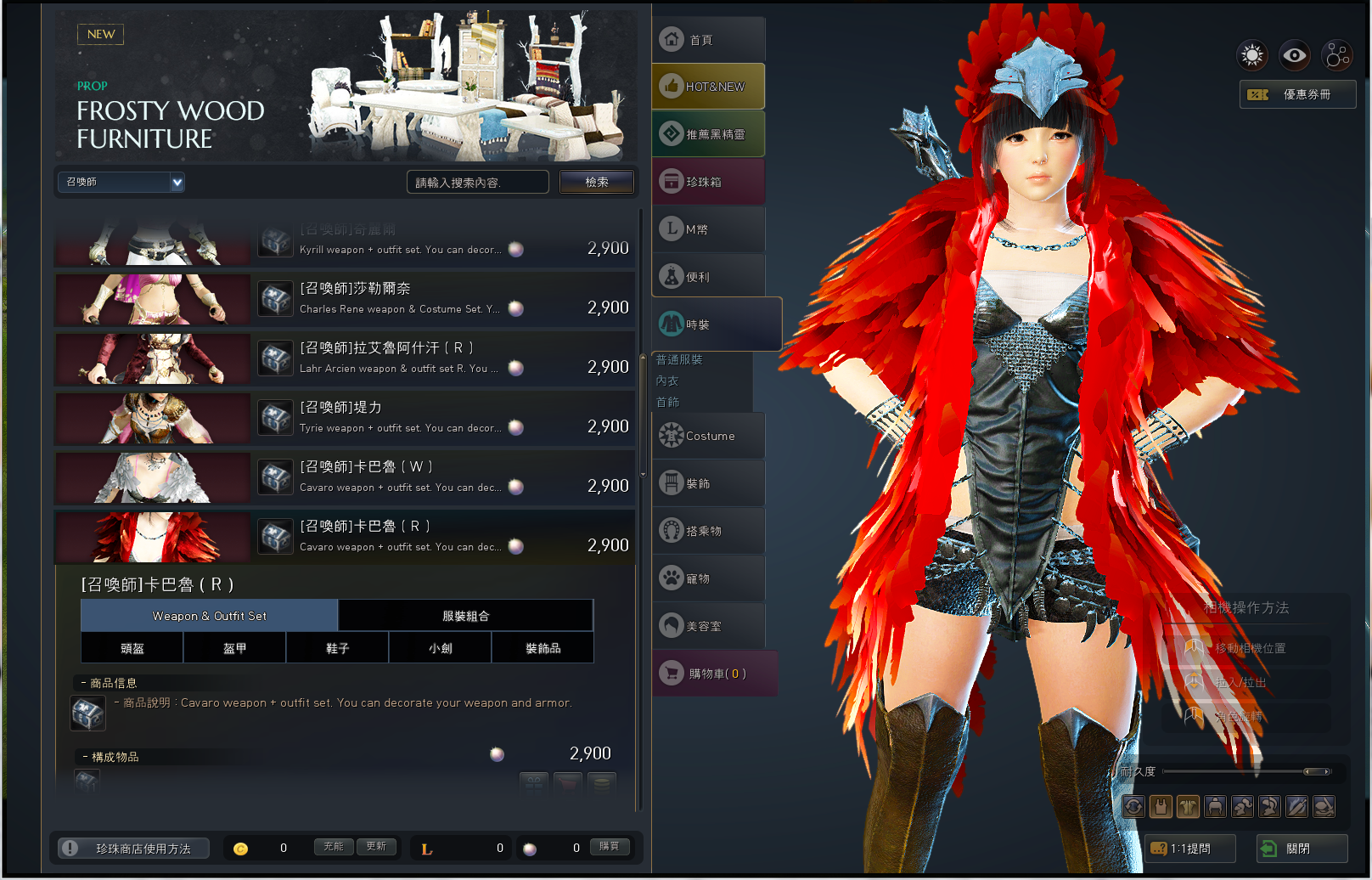Screen dimensions: 1372x880
Task: Click the 檢索 search button
Action: [x=596, y=182]
